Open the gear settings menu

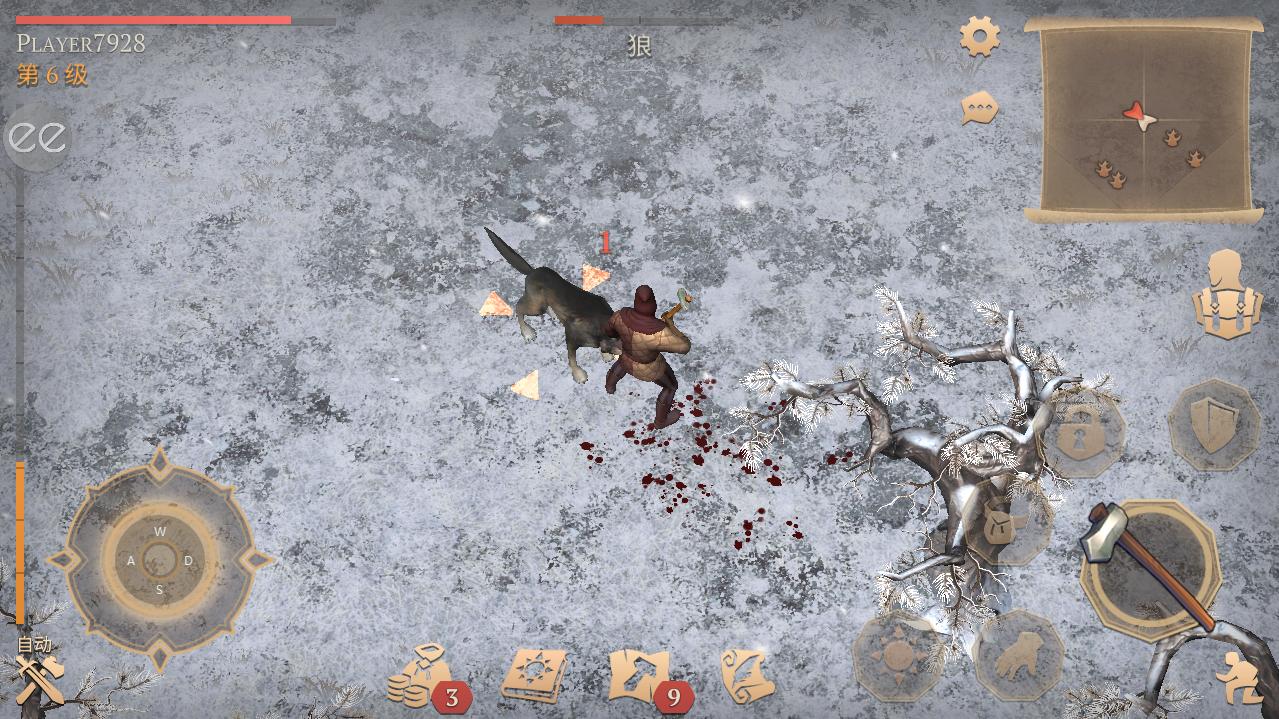click(980, 37)
